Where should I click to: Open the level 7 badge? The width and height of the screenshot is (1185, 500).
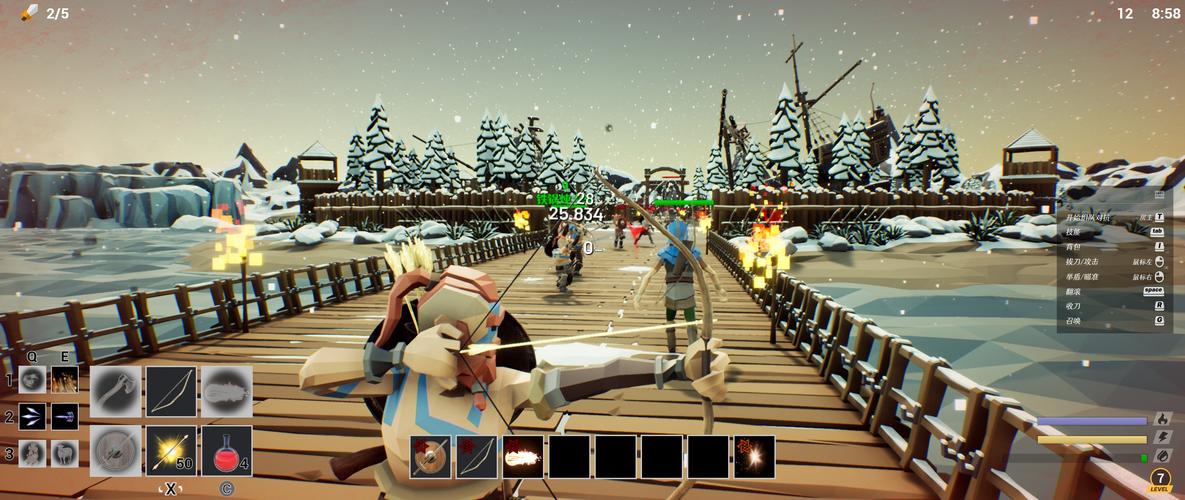tap(1159, 480)
